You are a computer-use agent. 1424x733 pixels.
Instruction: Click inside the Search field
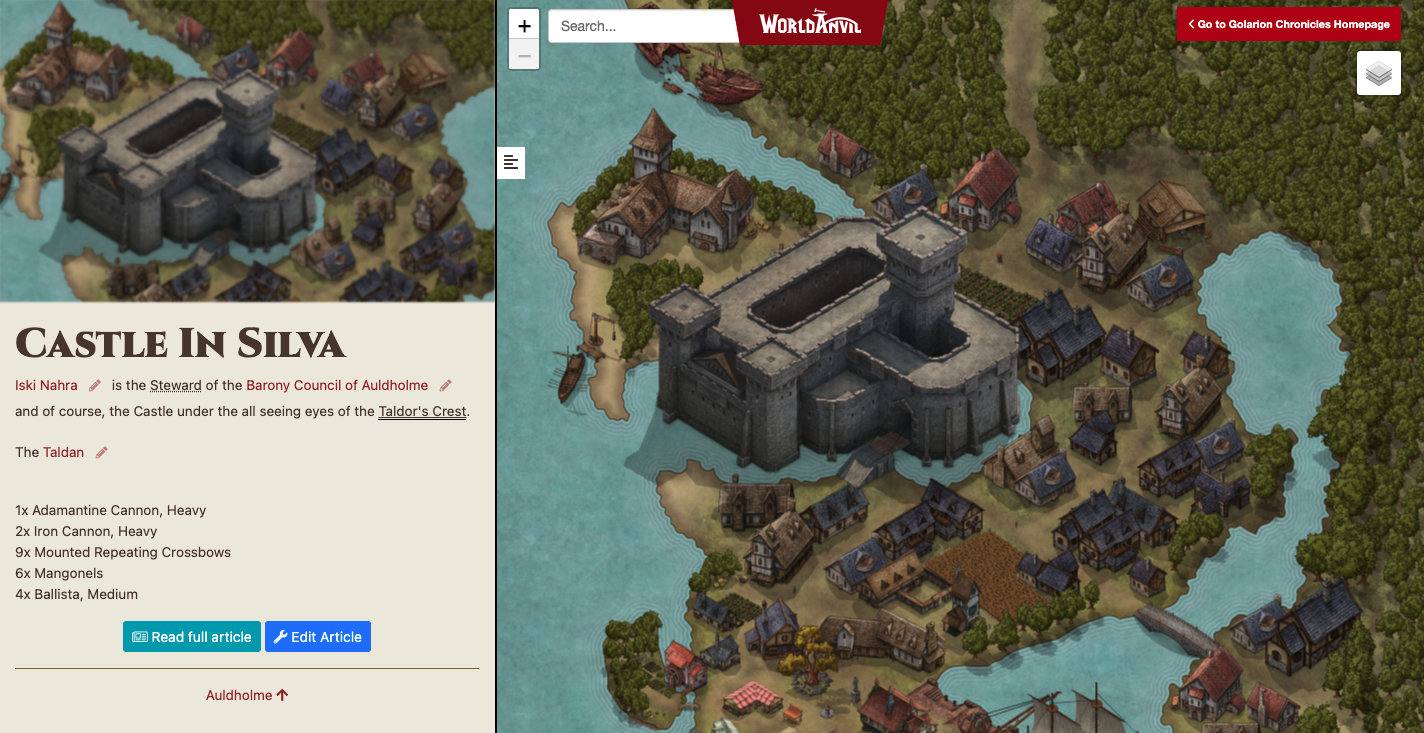point(640,25)
